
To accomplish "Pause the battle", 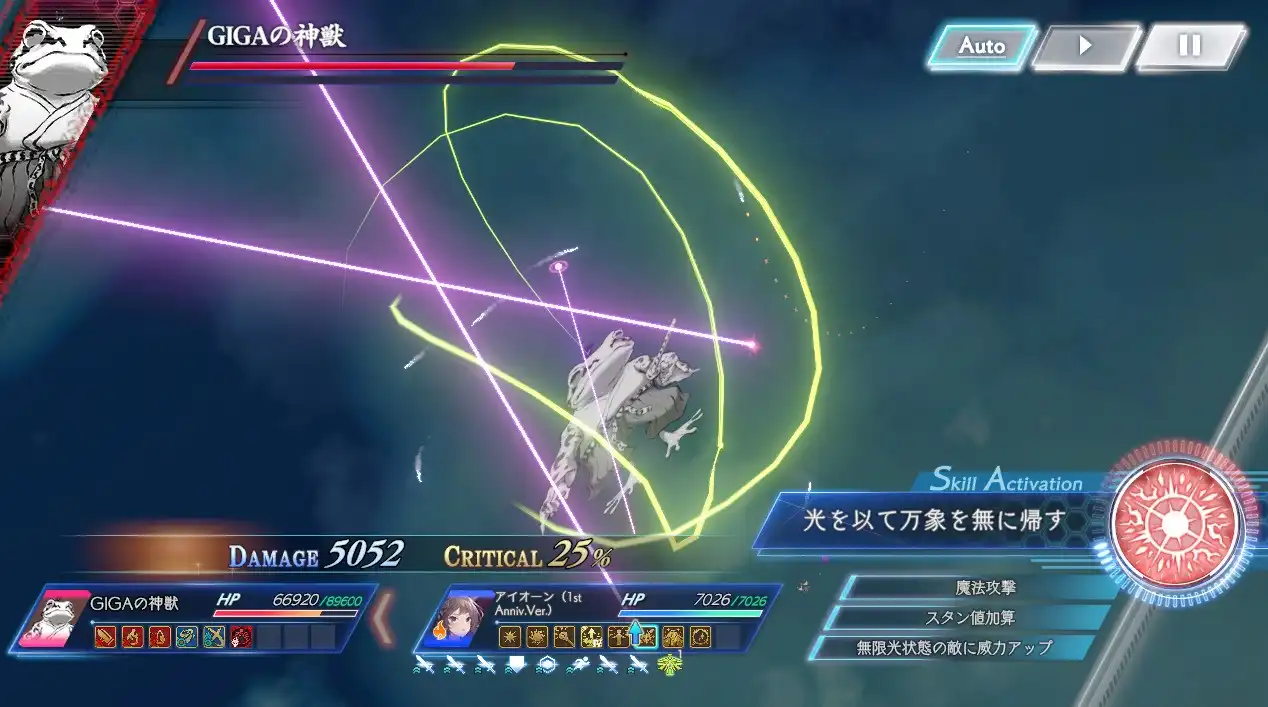I will (1189, 46).
